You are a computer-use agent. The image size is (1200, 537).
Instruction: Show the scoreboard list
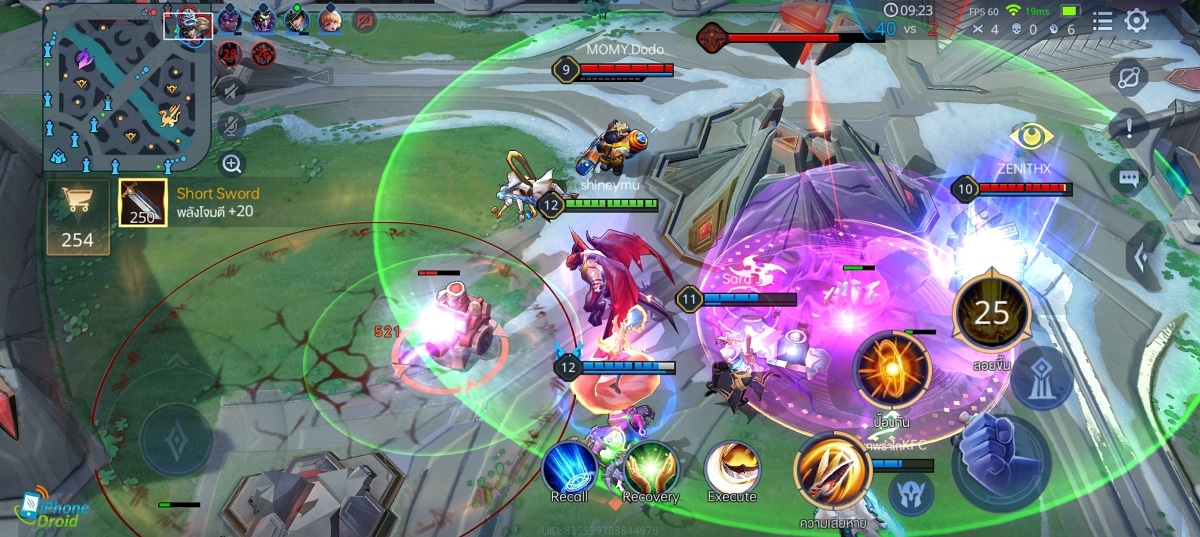(1102, 21)
